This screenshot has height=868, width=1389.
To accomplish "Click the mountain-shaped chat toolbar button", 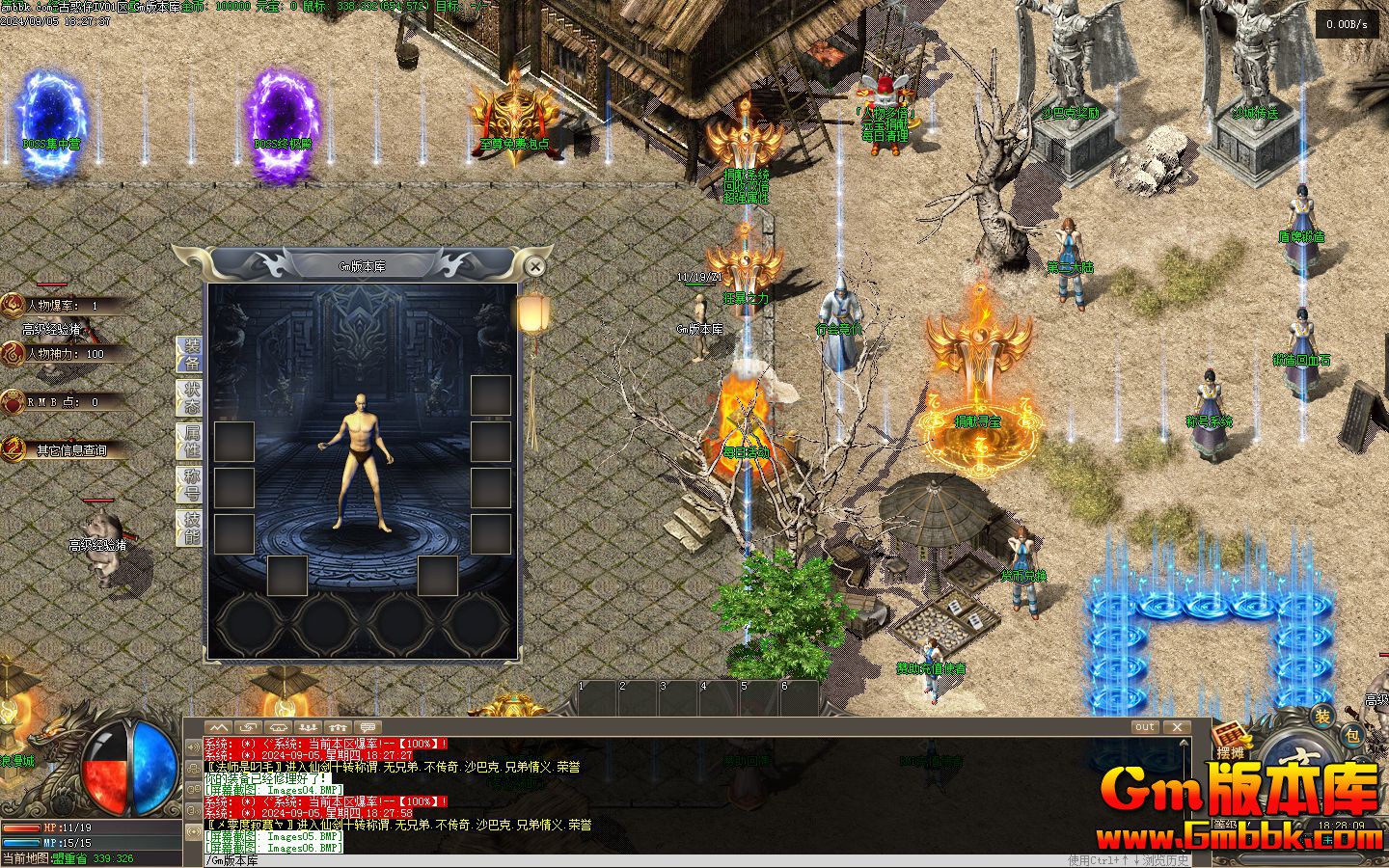I will [x=219, y=727].
